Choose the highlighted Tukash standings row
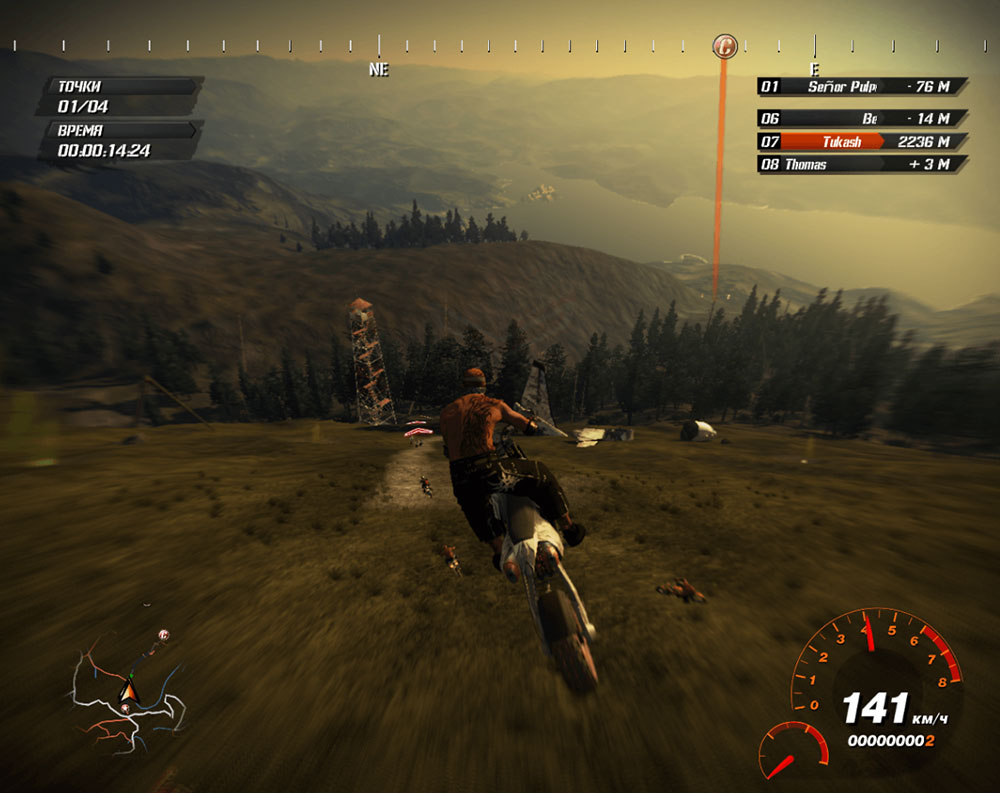 863,142
